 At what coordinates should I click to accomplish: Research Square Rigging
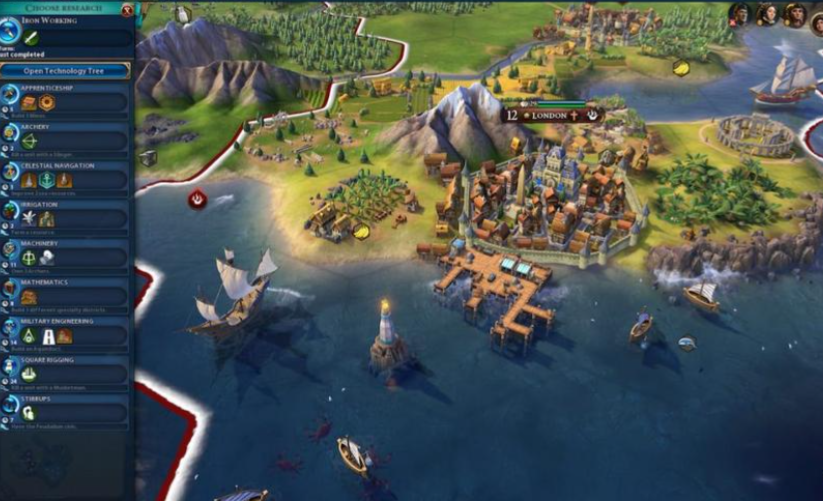(66, 372)
